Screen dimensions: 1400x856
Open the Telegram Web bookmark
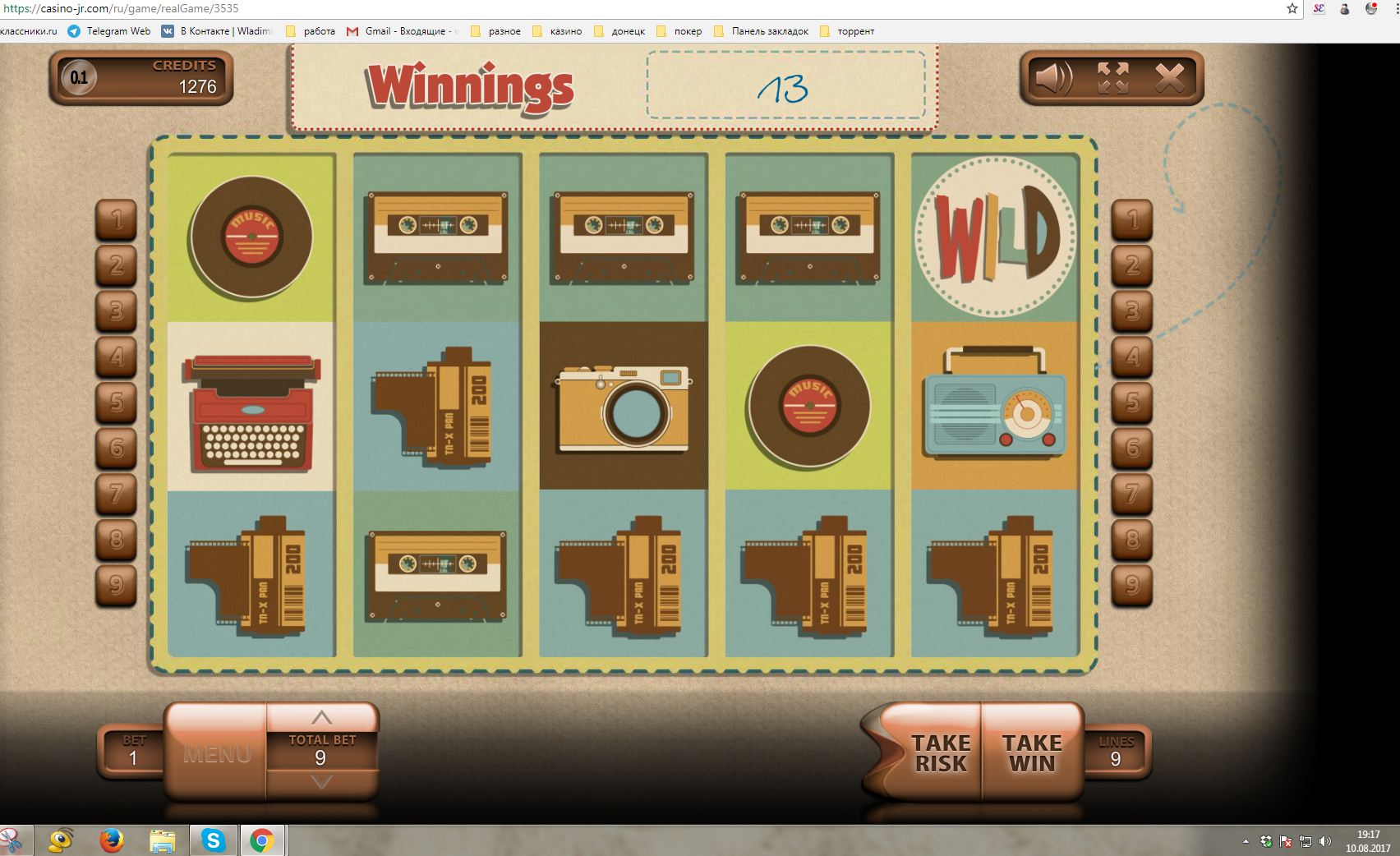click(109, 31)
